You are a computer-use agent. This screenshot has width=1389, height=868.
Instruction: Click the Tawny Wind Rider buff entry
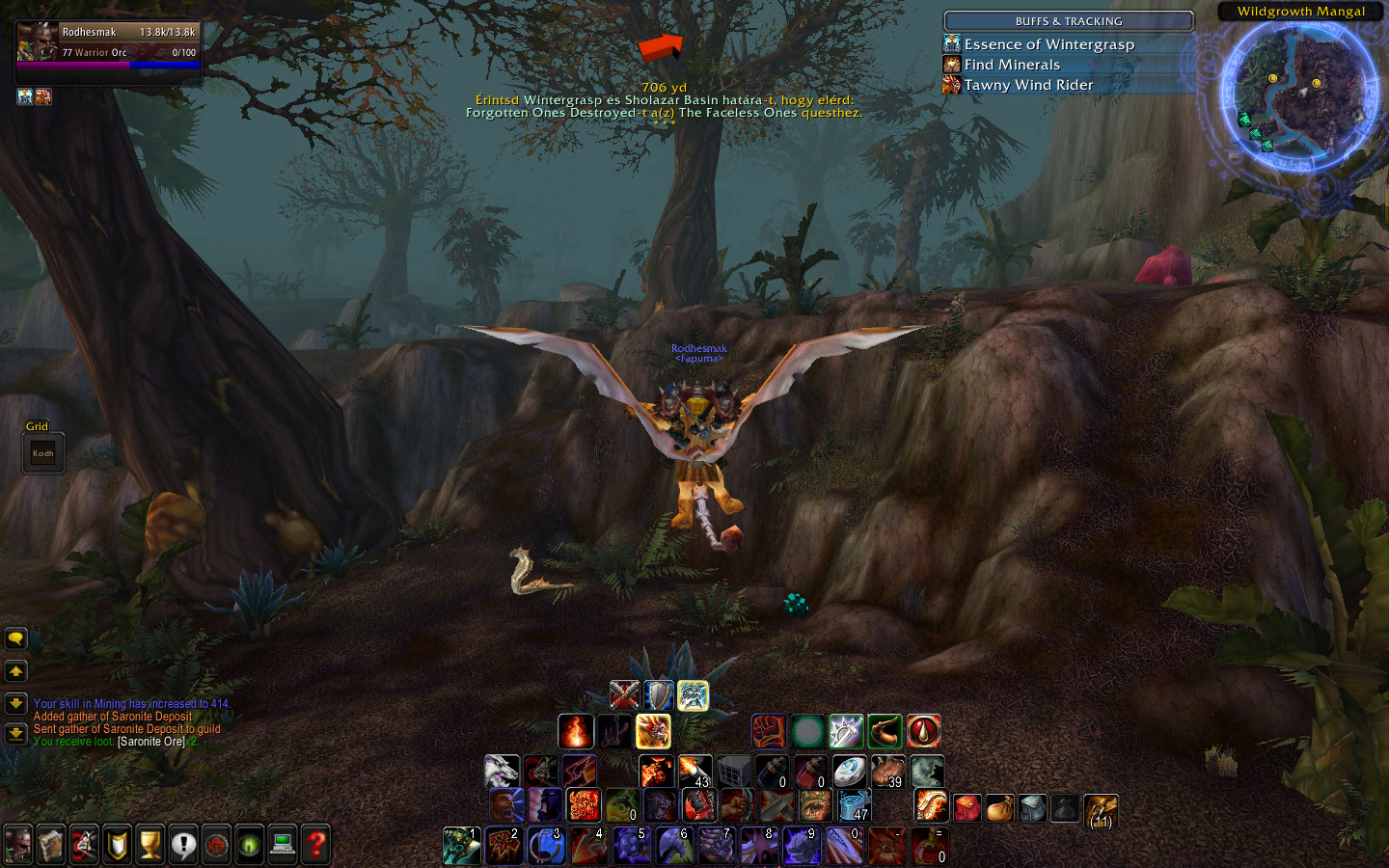coord(1028,85)
